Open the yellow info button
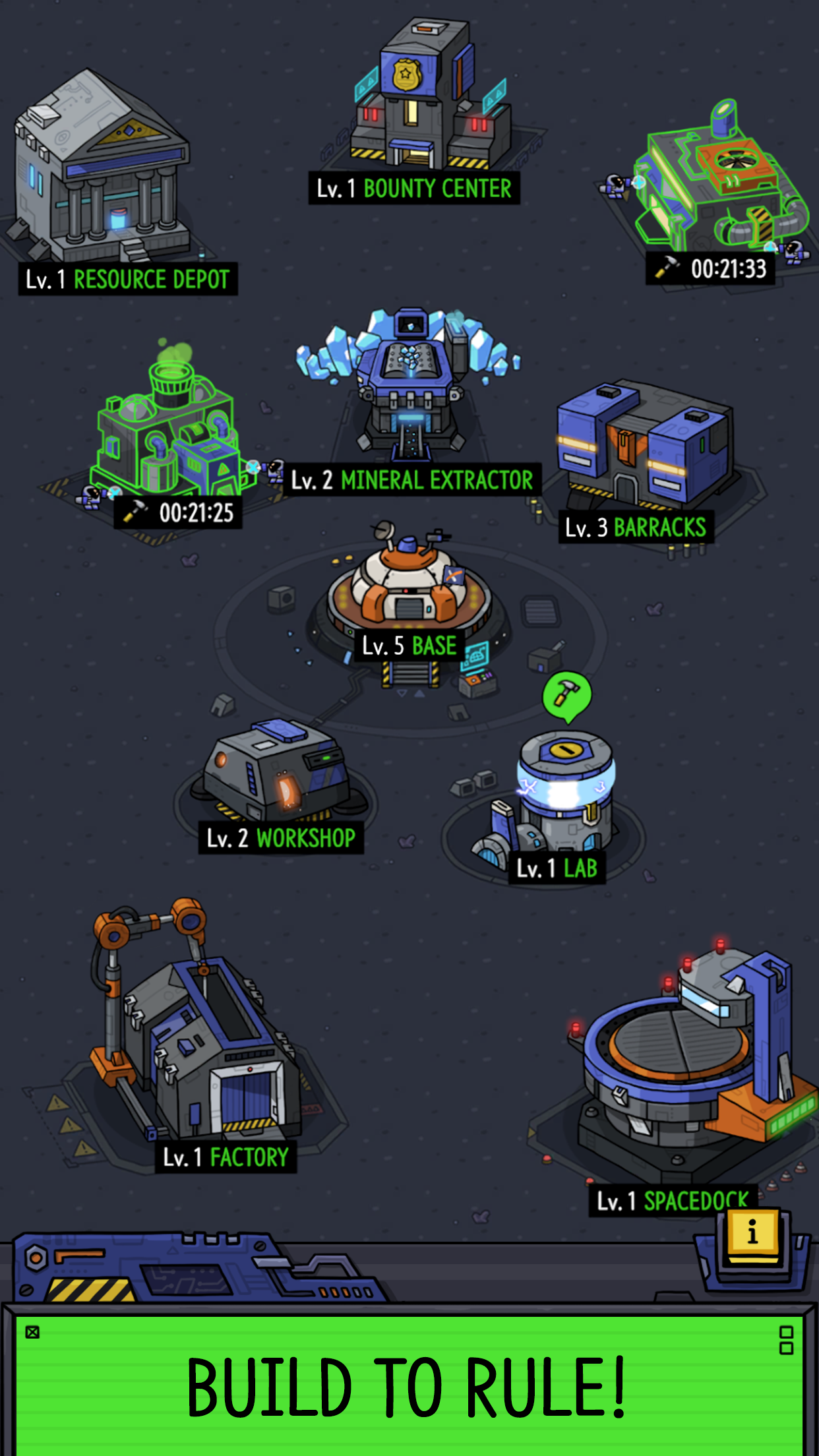Viewport: 819px width, 1456px height. coord(752,1232)
